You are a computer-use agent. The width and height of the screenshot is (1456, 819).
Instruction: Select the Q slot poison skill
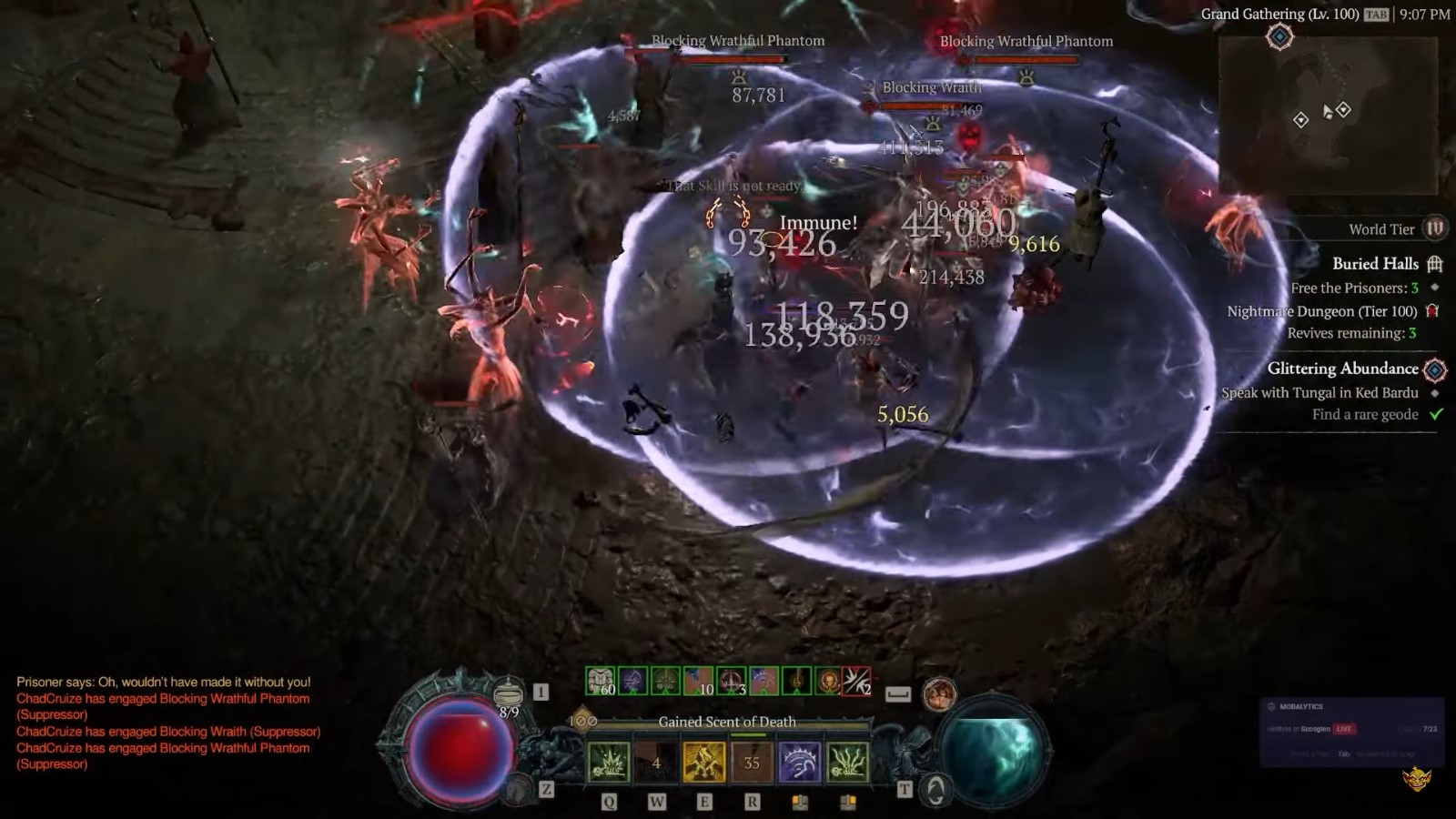(609, 761)
